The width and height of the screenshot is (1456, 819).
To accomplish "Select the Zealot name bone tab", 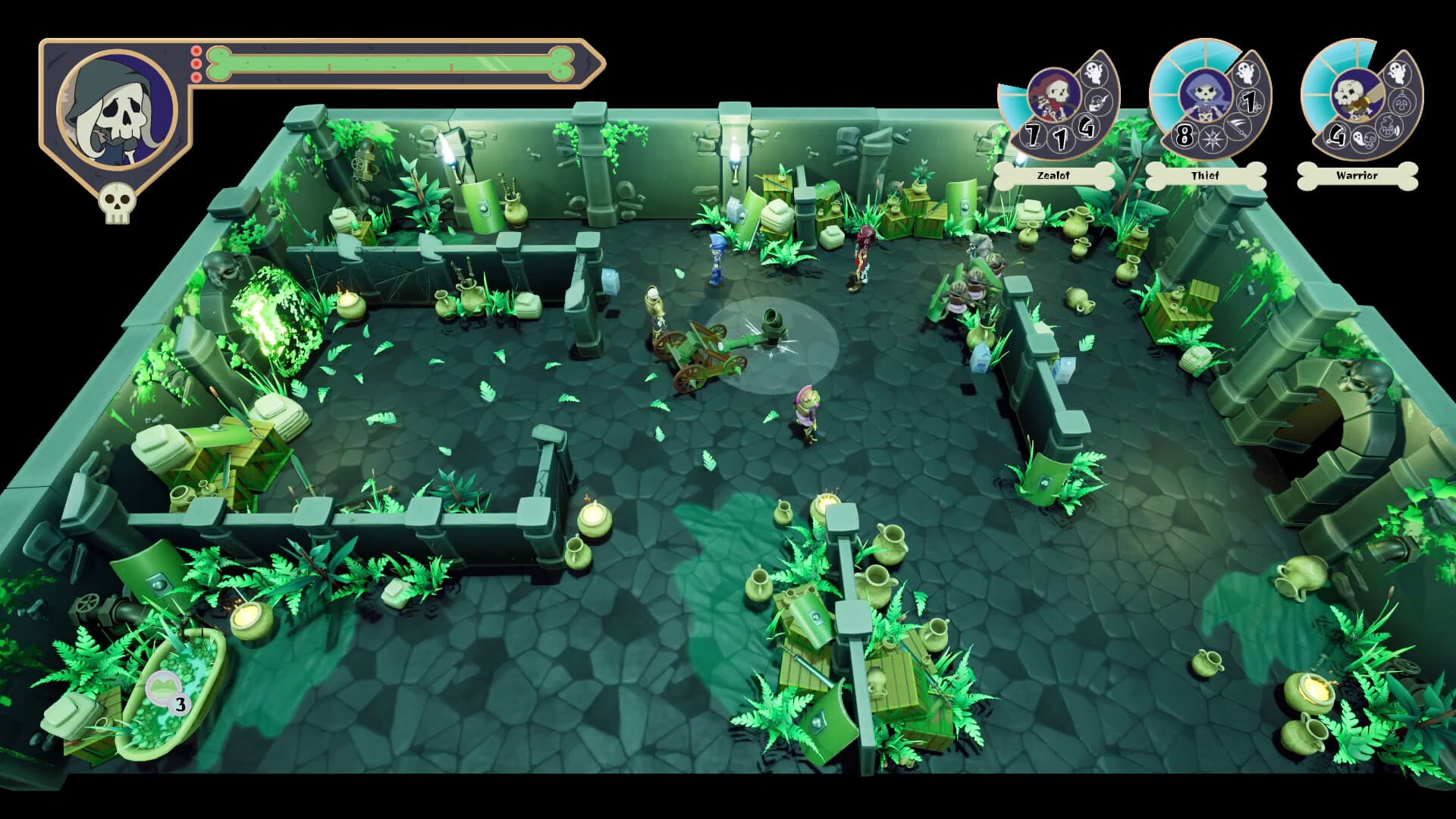I will [x=1053, y=175].
